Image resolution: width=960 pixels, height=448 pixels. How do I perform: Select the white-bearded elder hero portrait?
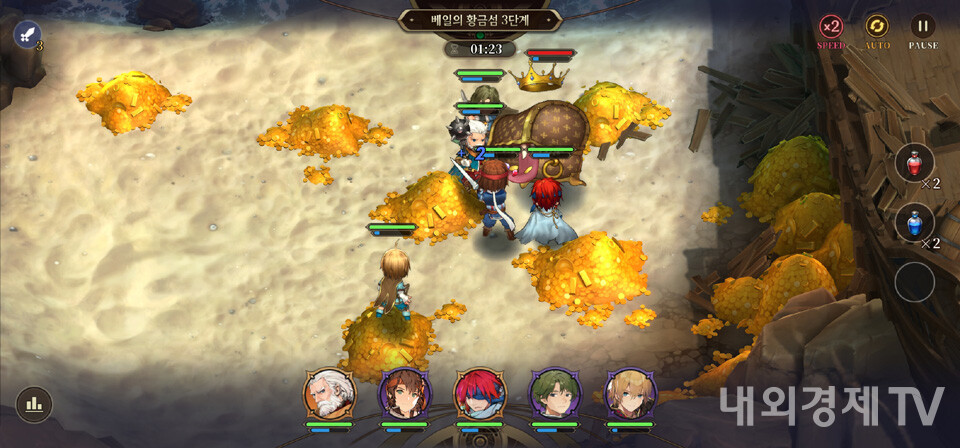[329, 394]
